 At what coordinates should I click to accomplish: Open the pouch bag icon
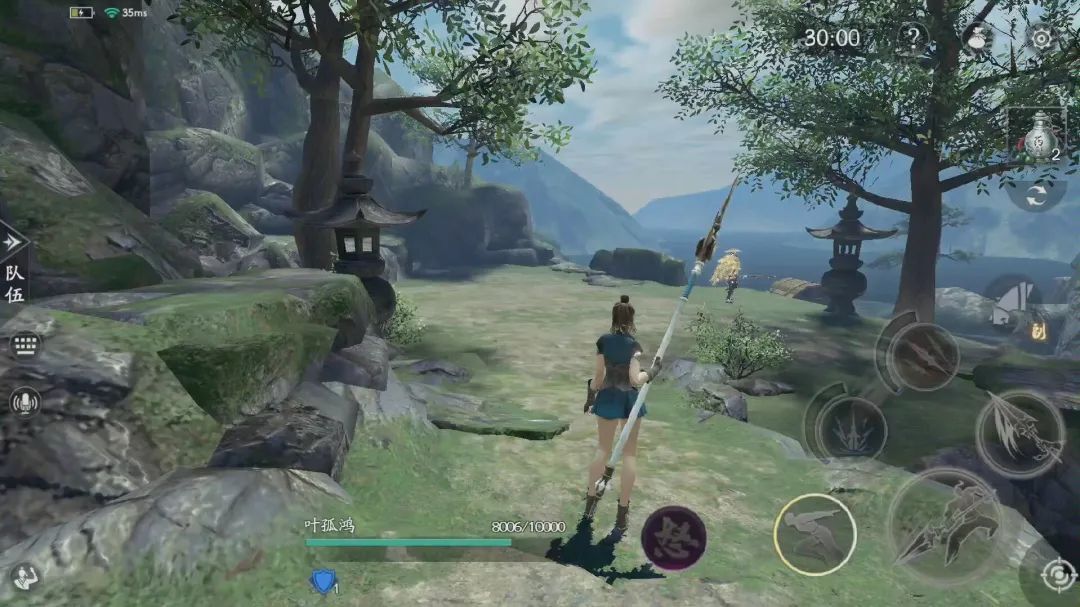tap(977, 39)
